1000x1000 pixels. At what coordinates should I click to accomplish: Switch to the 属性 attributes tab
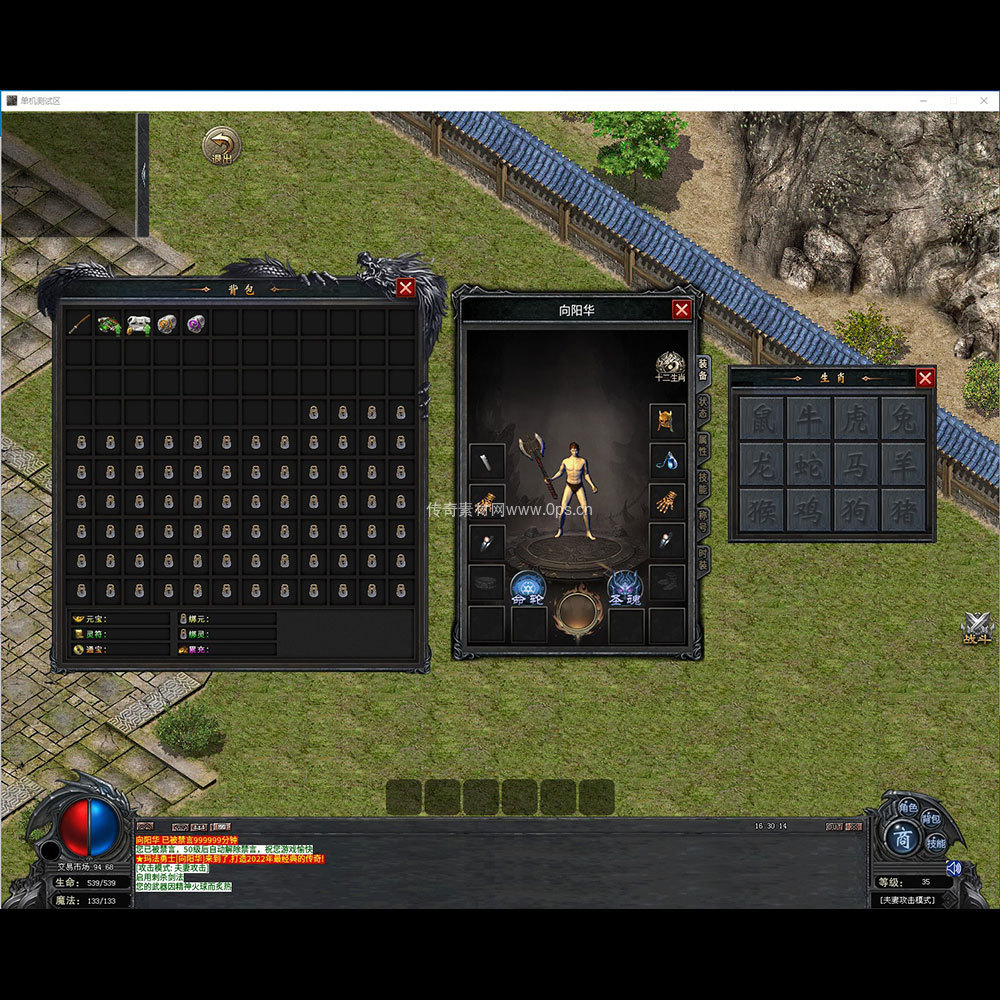pos(703,447)
